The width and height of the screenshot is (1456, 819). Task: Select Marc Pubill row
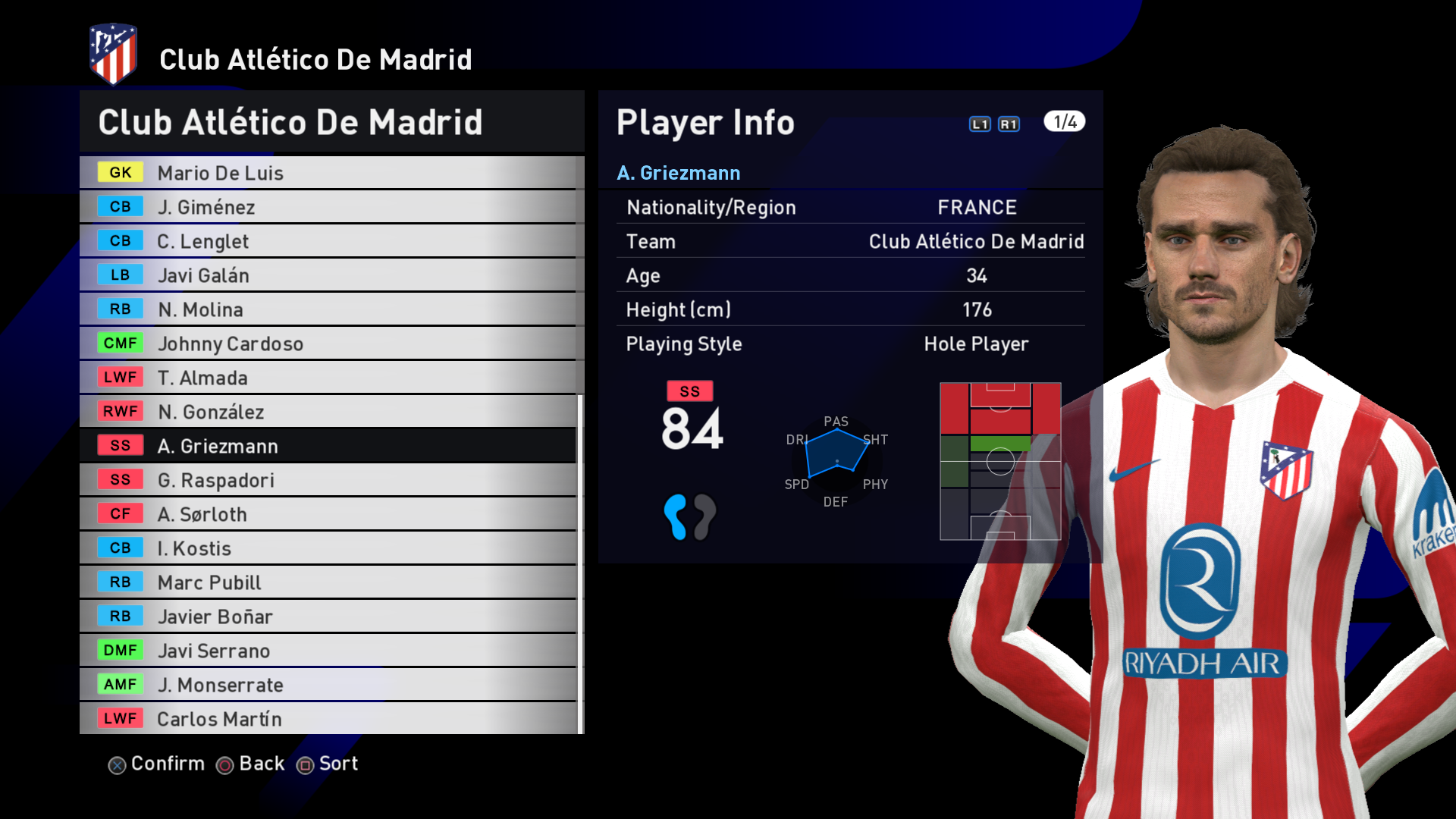click(x=328, y=582)
